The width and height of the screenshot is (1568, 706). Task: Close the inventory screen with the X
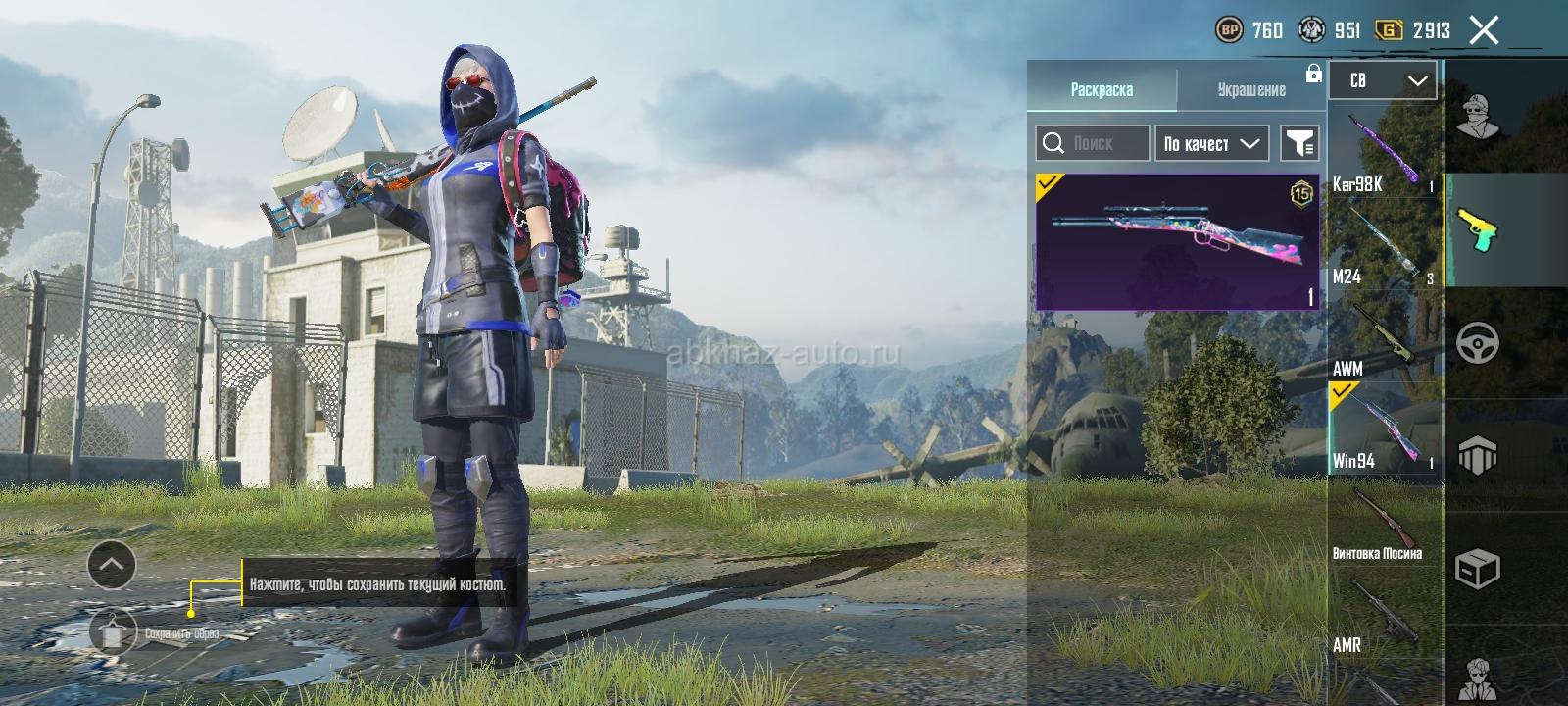click(x=1484, y=30)
